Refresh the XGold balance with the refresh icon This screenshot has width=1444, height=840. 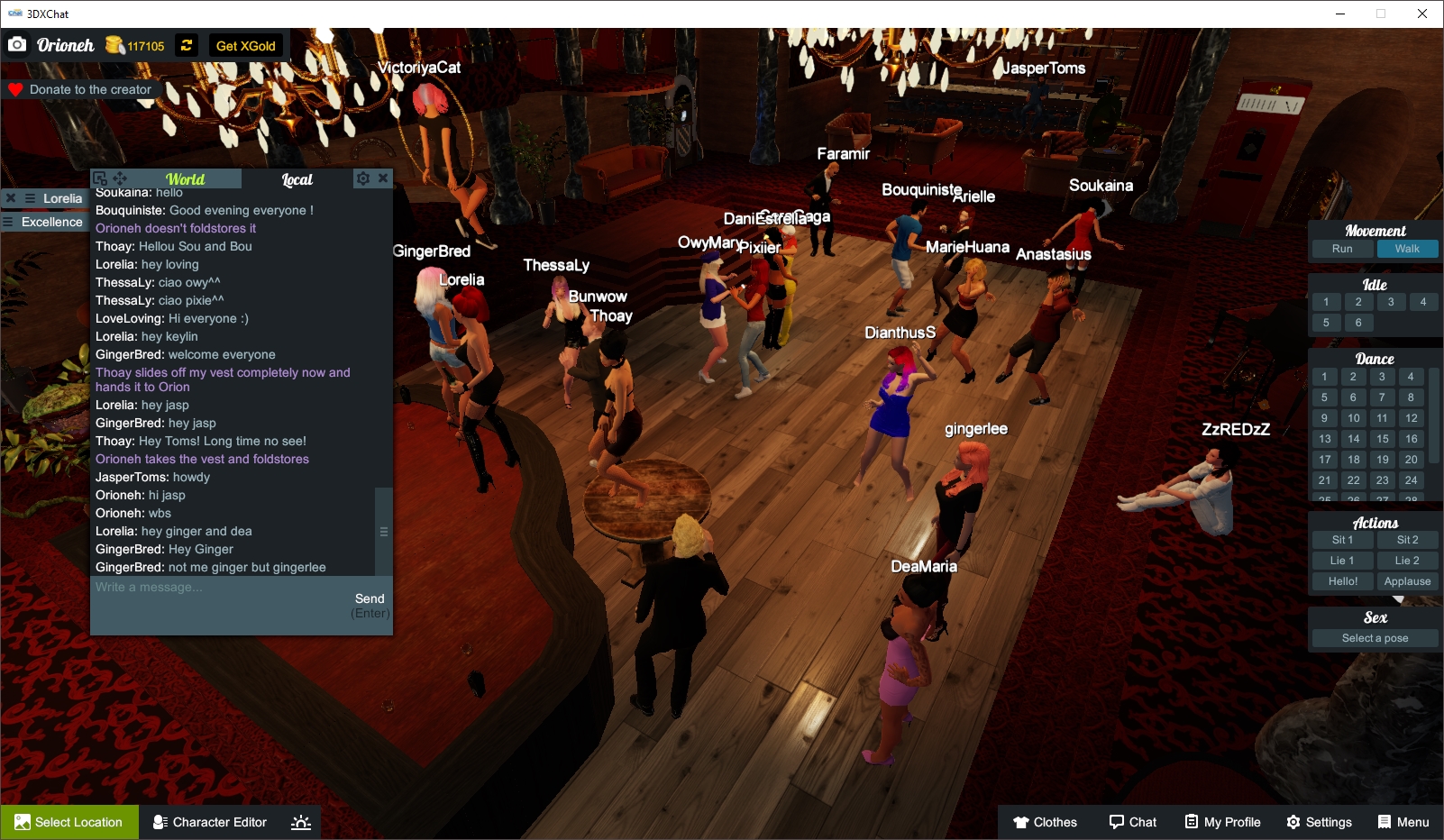coord(186,45)
